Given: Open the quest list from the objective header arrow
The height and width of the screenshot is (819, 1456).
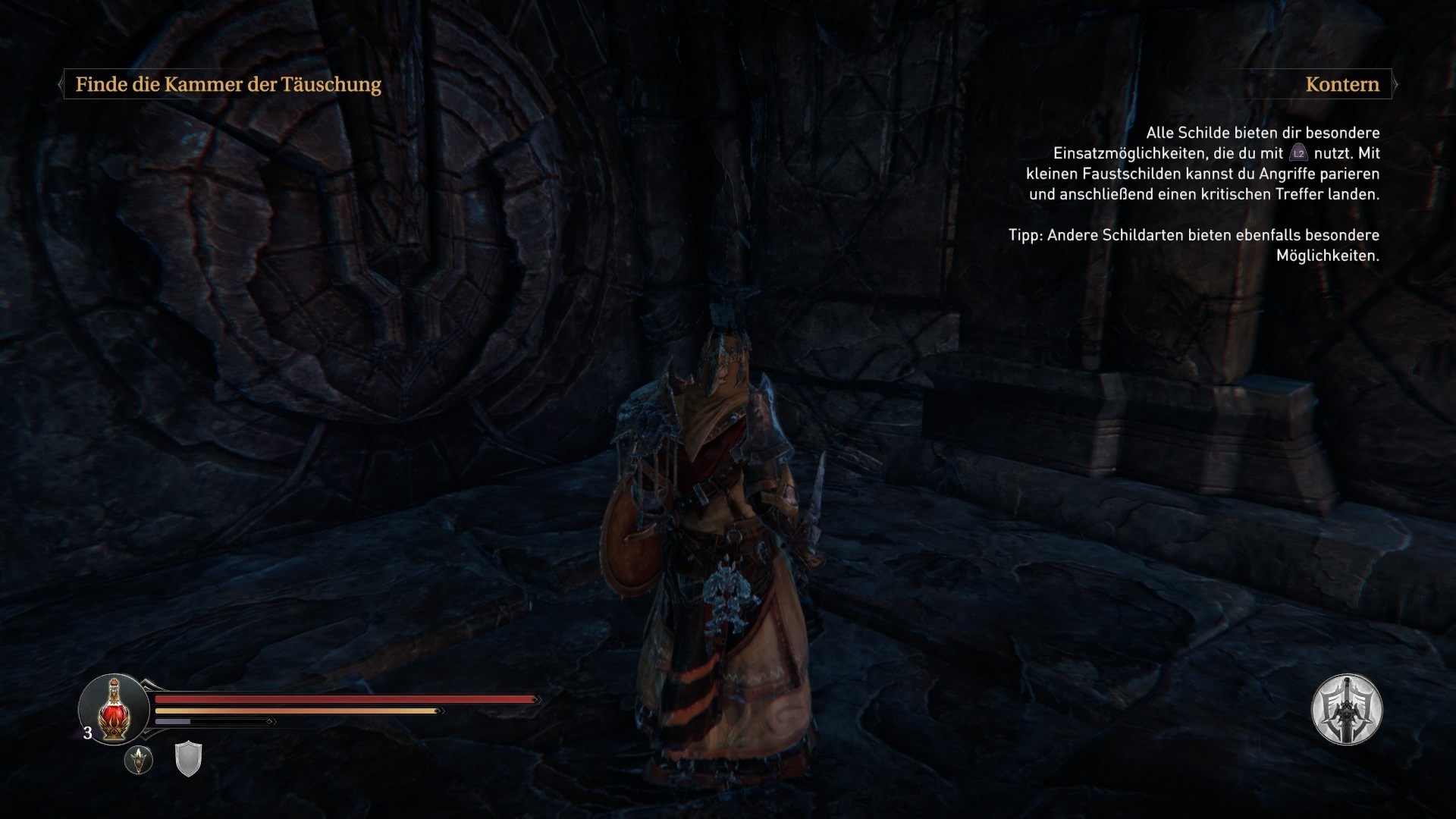Looking at the screenshot, I should (61, 83).
